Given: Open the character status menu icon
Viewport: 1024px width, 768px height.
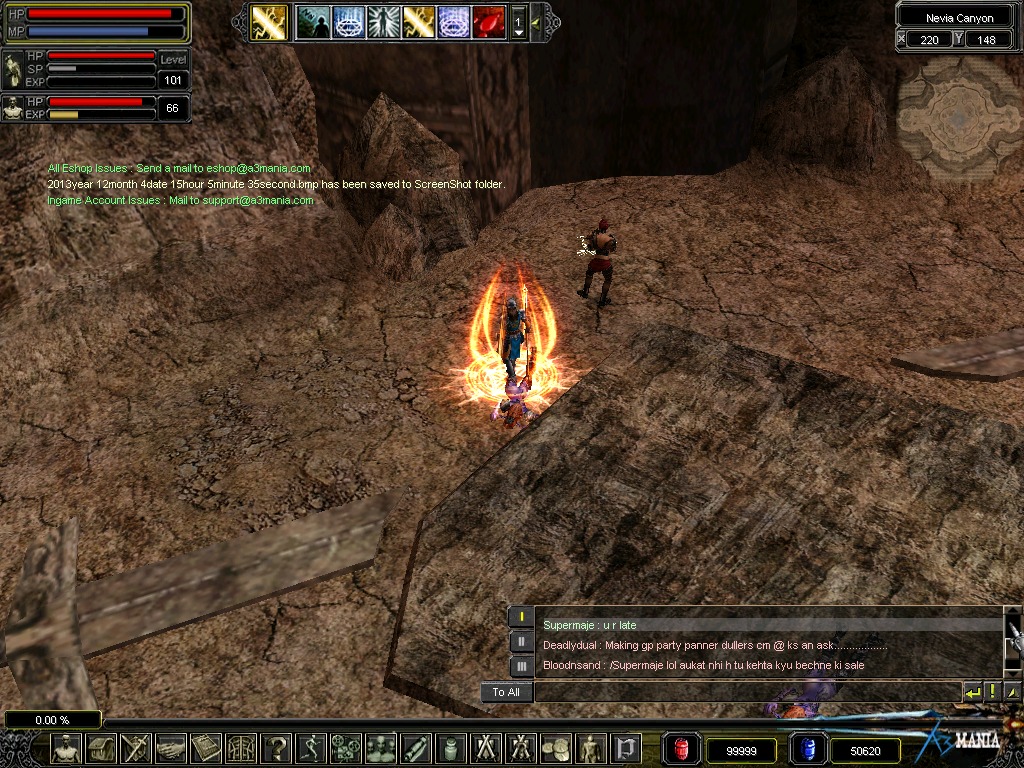Looking at the screenshot, I should 67,748.
